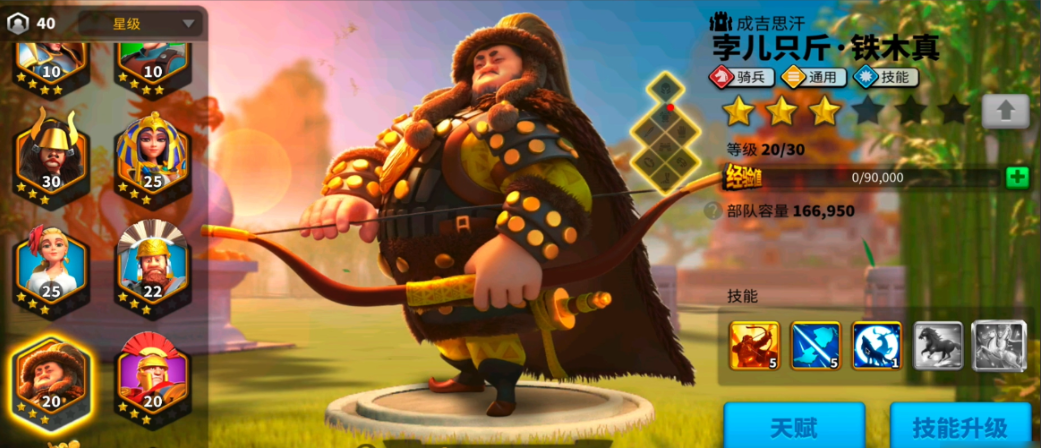Inspect the last locked grey skill icon
1041x448 pixels.
click(x=999, y=345)
